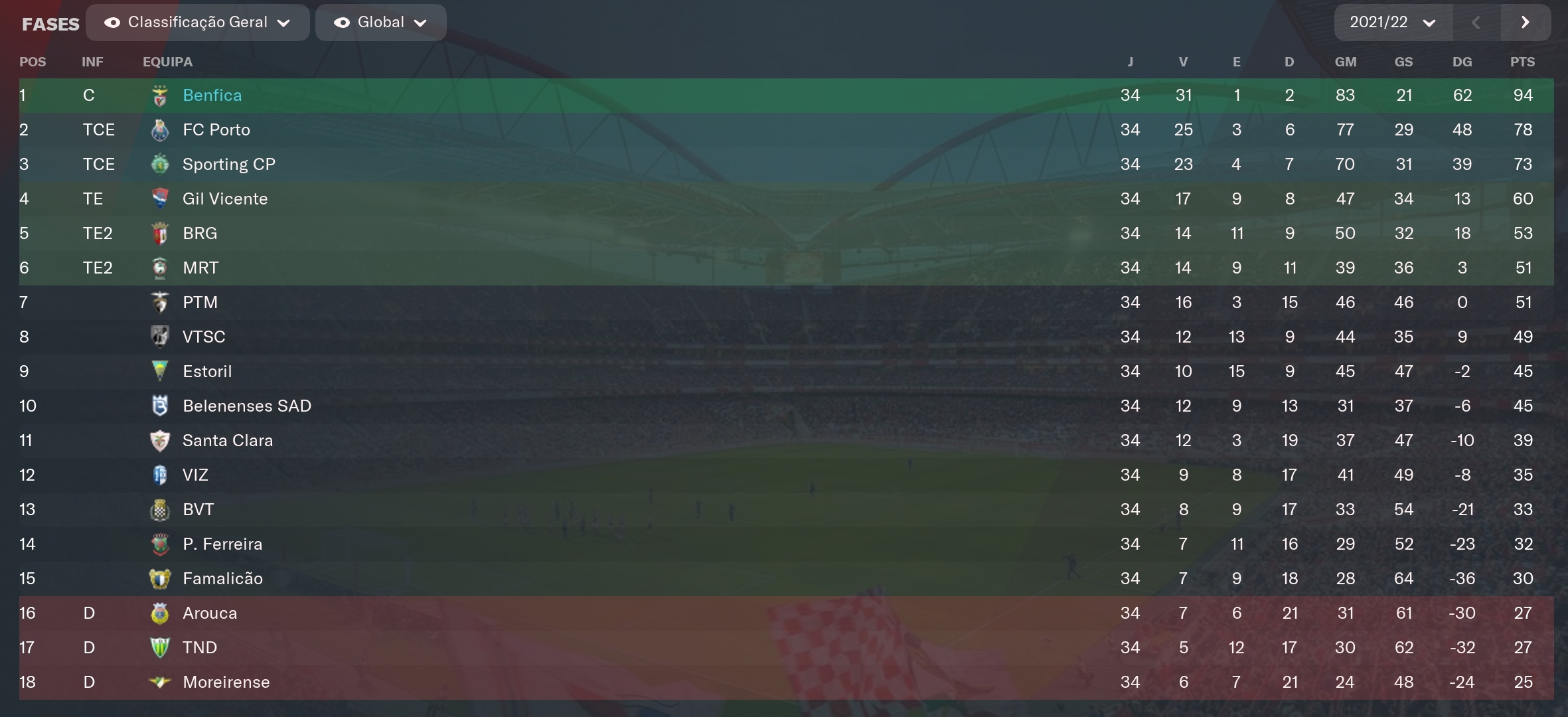Sort by the EQUIPA column header

167,62
